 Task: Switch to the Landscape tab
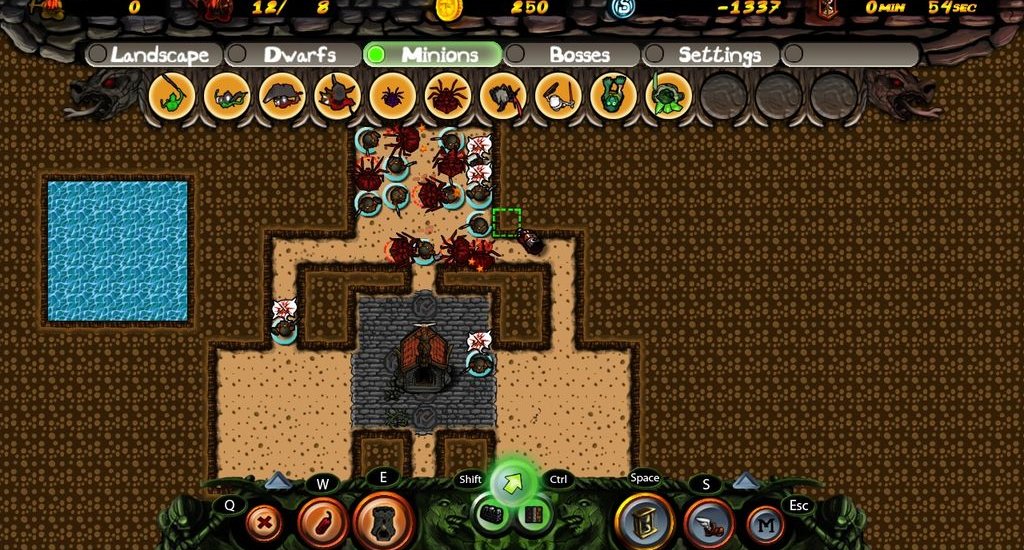pos(159,55)
